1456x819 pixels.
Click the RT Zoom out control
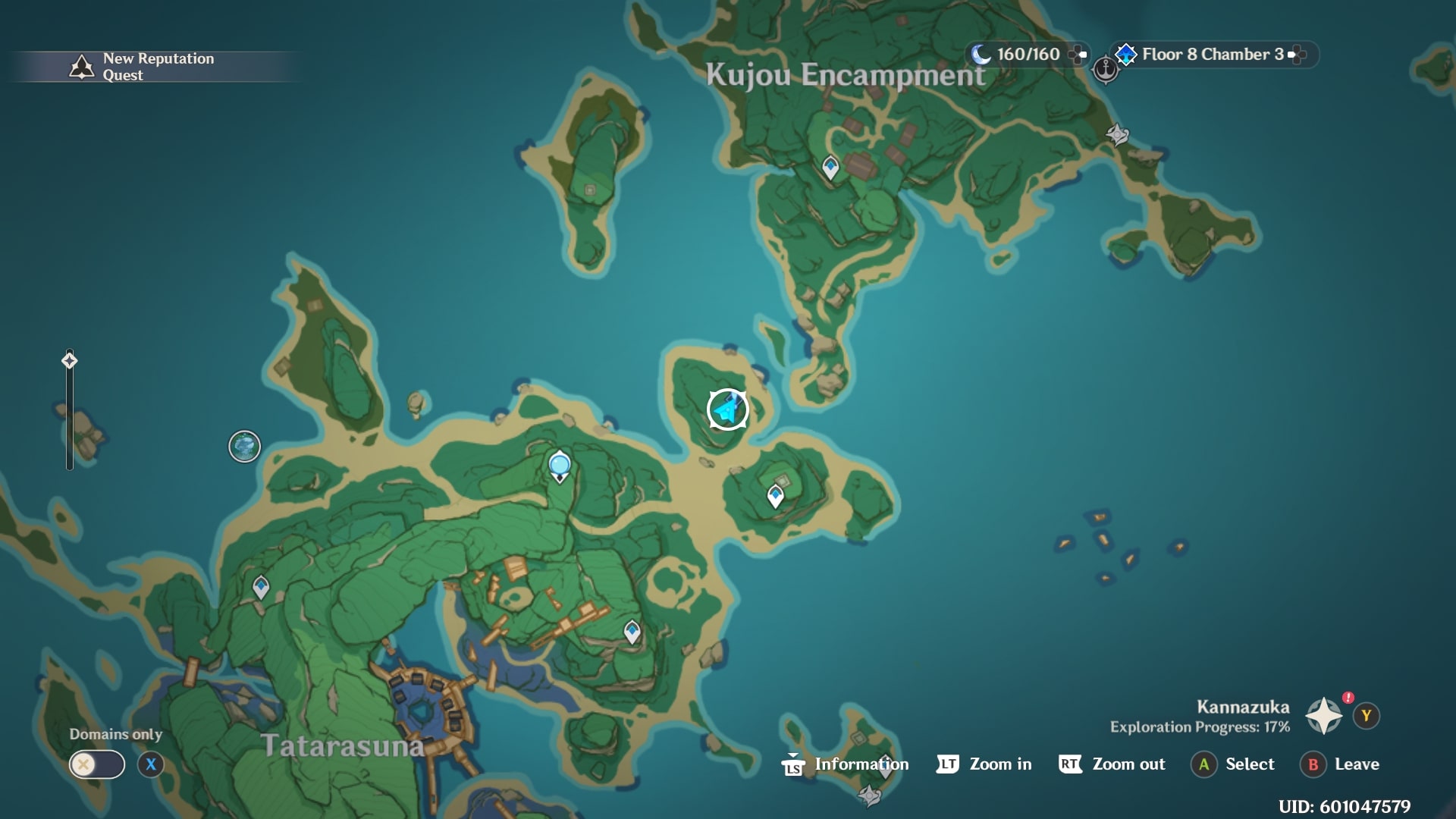(1112, 764)
